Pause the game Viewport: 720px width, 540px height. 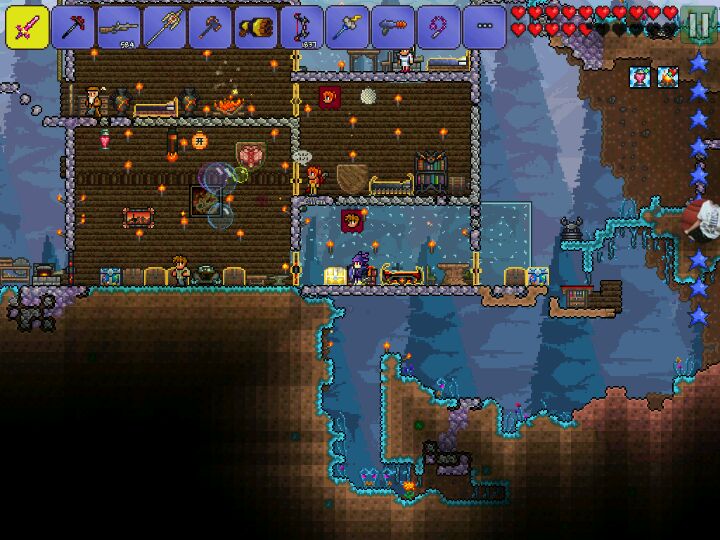(699, 24)
